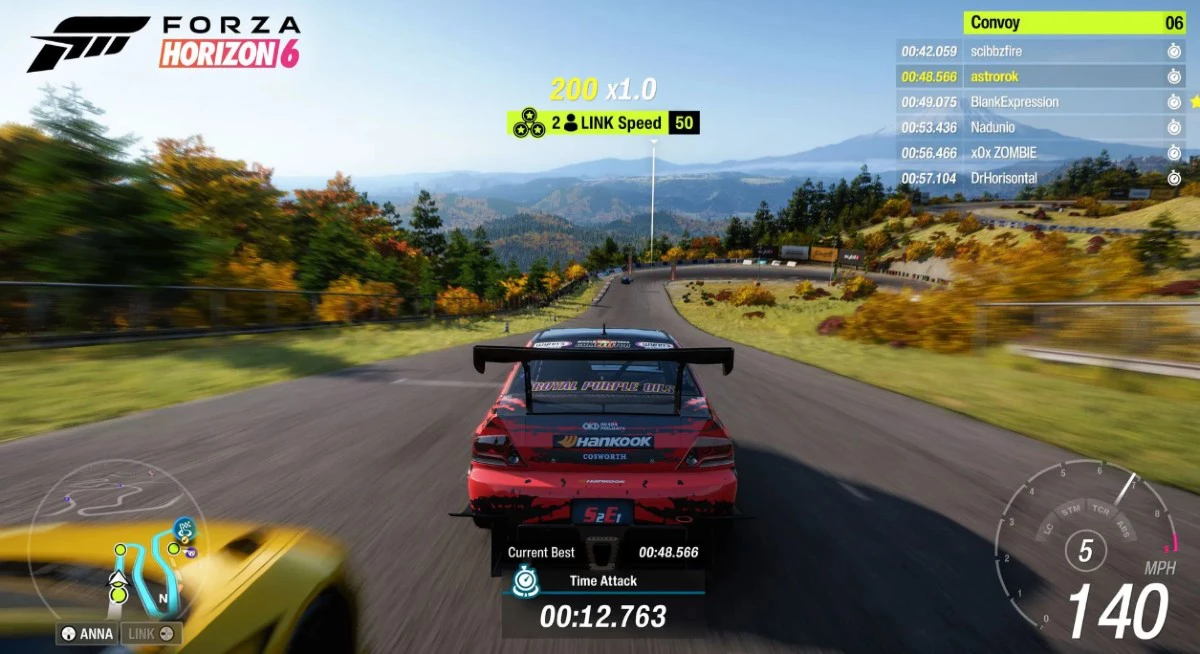Open the Convoy panel header
This screenshot has height=654, width=1200.
click(x=1073, y=23)
